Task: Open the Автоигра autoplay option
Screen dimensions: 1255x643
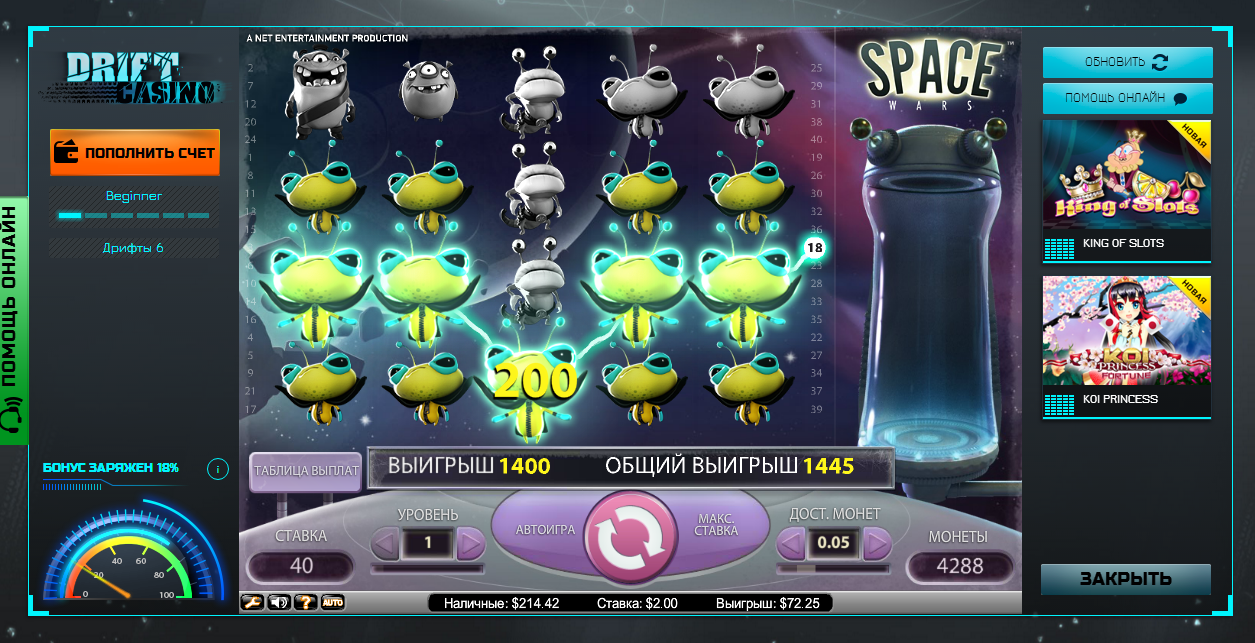Action: click(545, 529)
